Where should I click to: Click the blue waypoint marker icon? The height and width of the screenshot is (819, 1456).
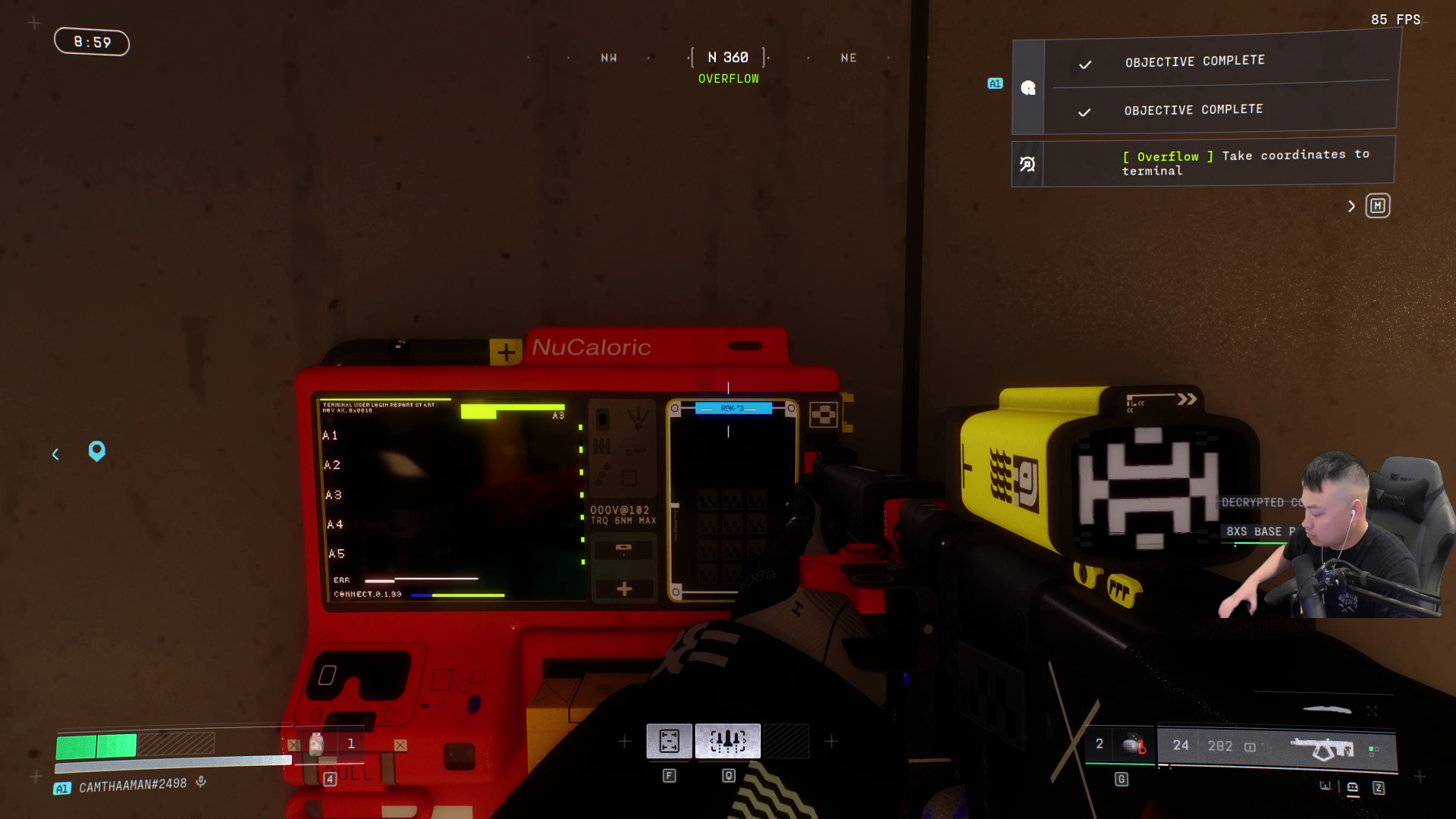coord(97,452)
